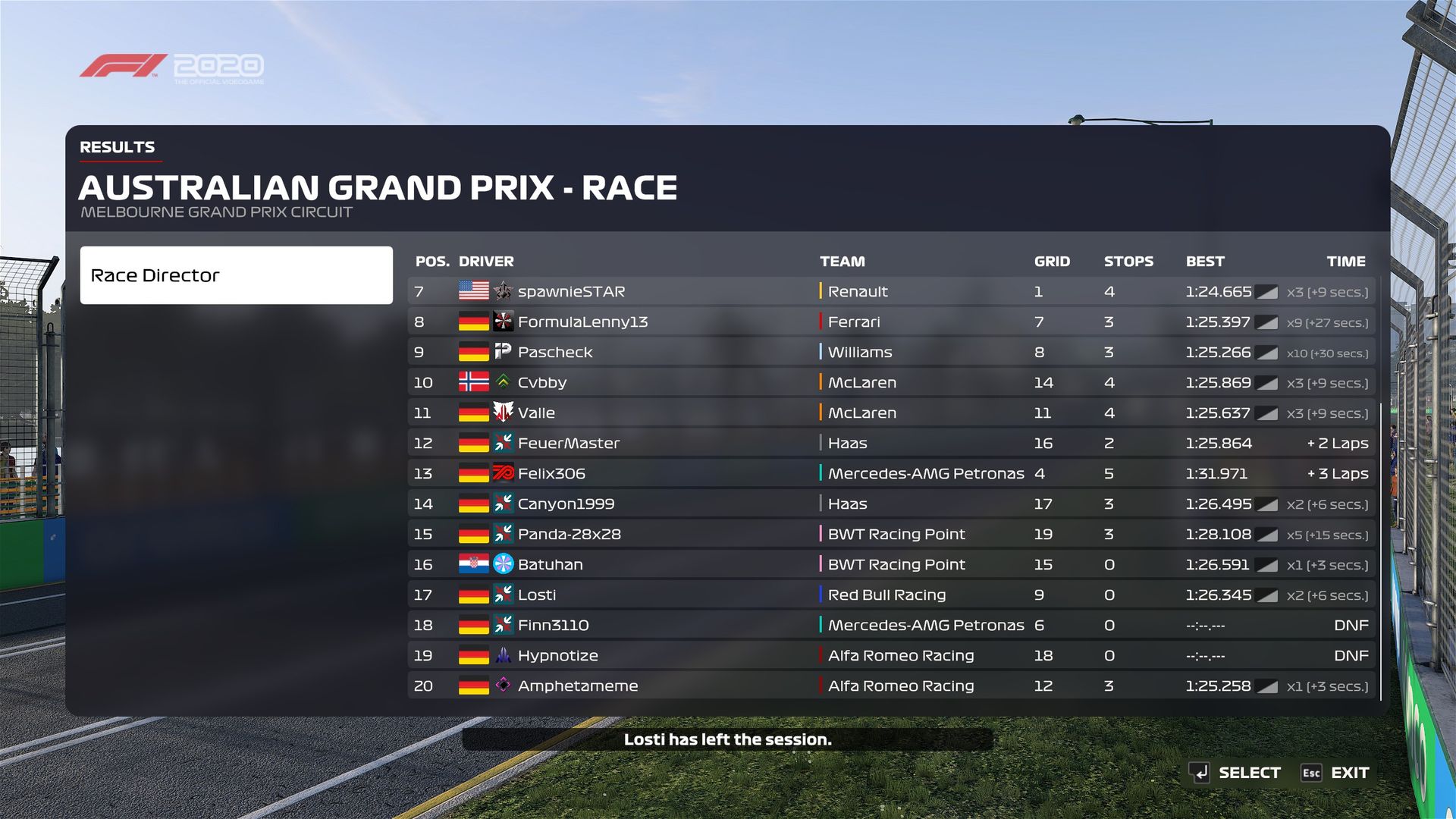
Task: Select Cvbby's result row
Action: click(x=890, y=383)
